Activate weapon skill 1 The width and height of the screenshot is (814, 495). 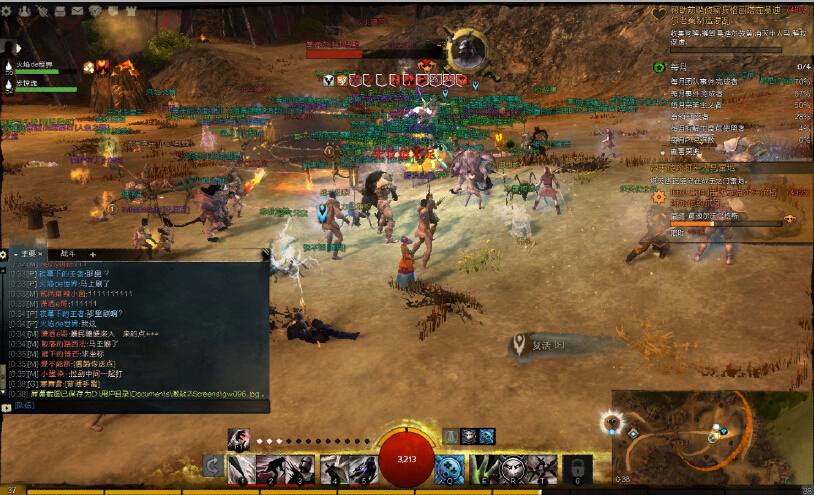[x=241, y=467]
